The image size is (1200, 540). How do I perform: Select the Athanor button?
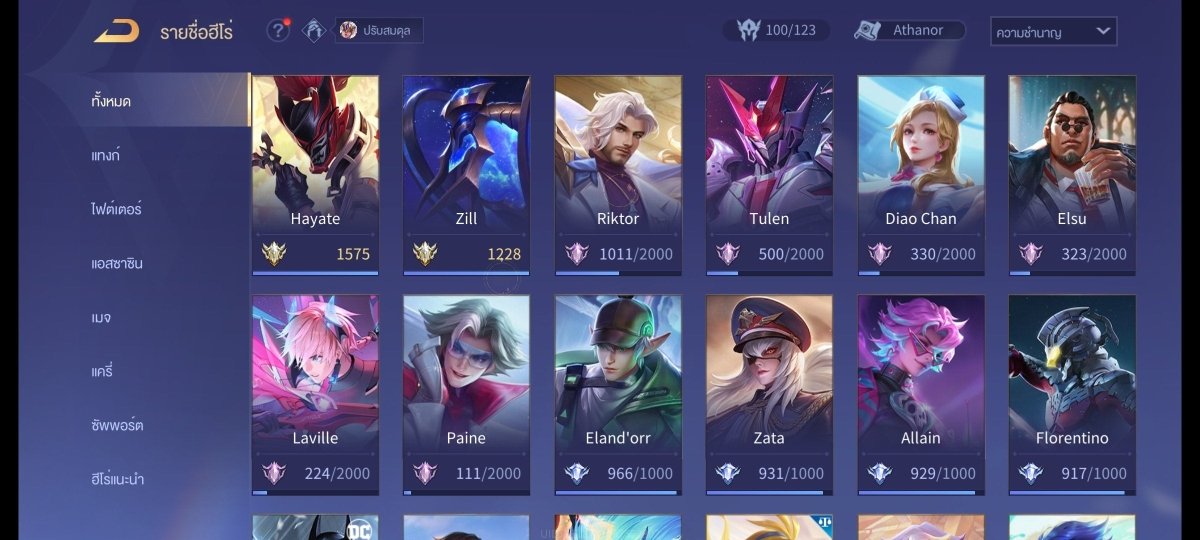909,30
